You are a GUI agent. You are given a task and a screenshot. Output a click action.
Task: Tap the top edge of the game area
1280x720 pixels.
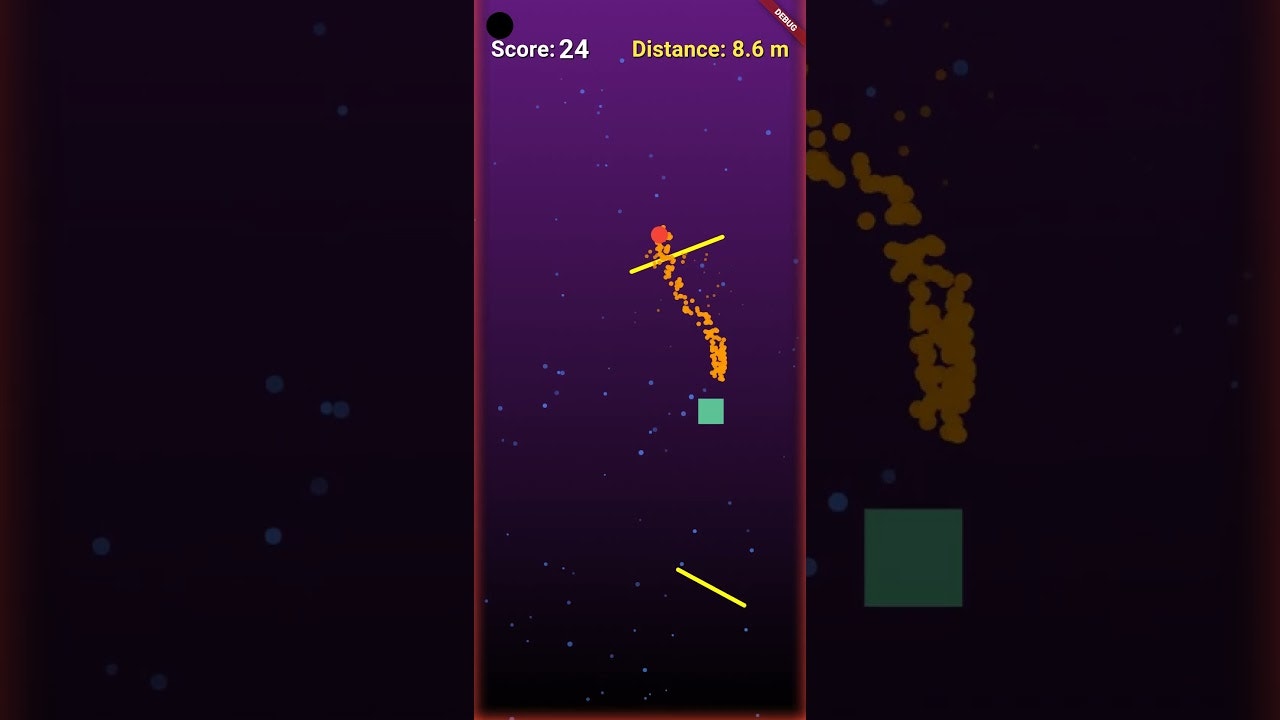tap(640, 4)
